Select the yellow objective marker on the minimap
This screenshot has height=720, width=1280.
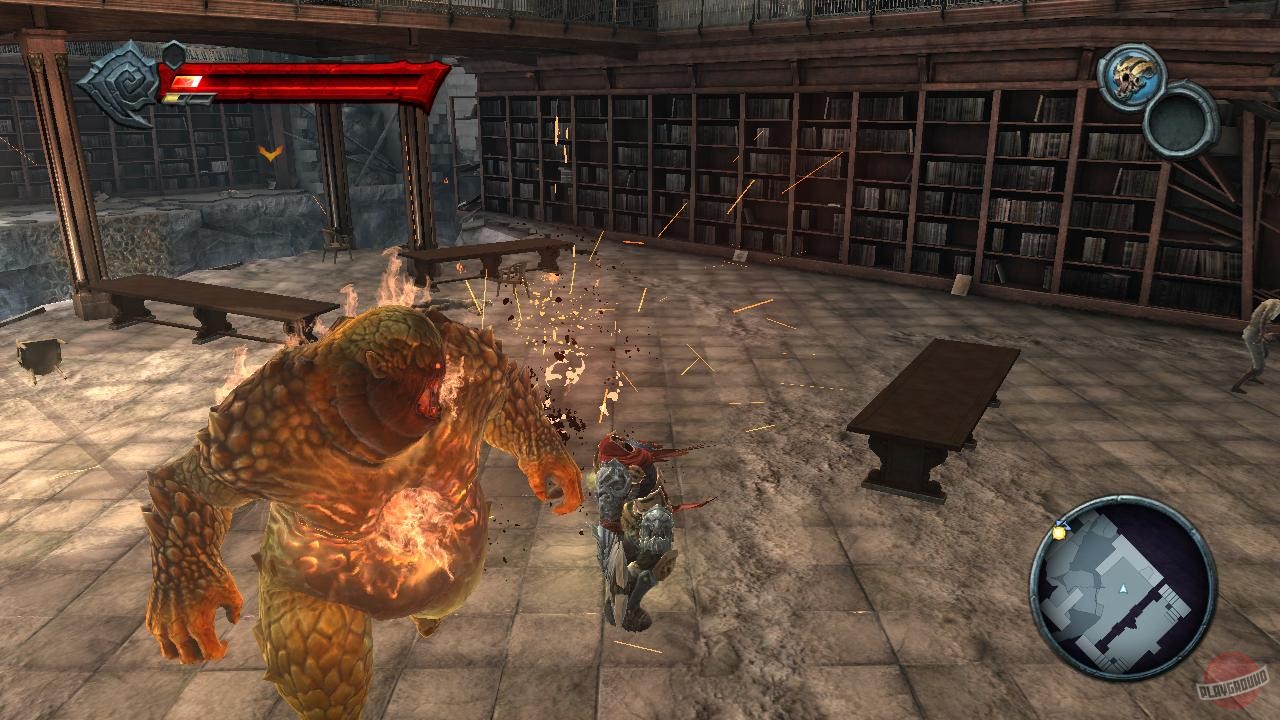point(1060,532)
